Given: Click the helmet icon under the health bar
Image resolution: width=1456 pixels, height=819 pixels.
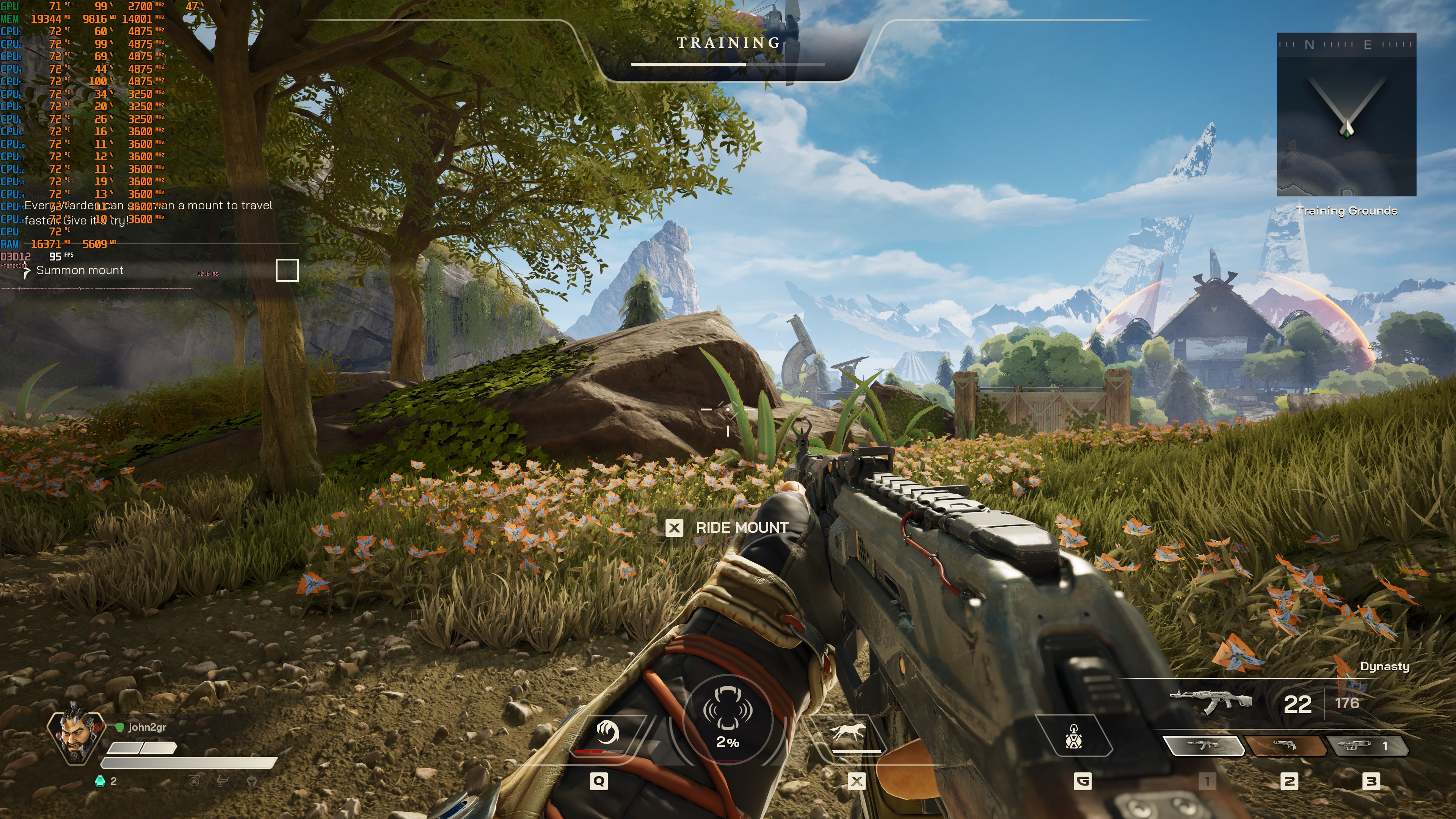Looking at the screenshot, I should pyautogui.click(x=251, y=781).
